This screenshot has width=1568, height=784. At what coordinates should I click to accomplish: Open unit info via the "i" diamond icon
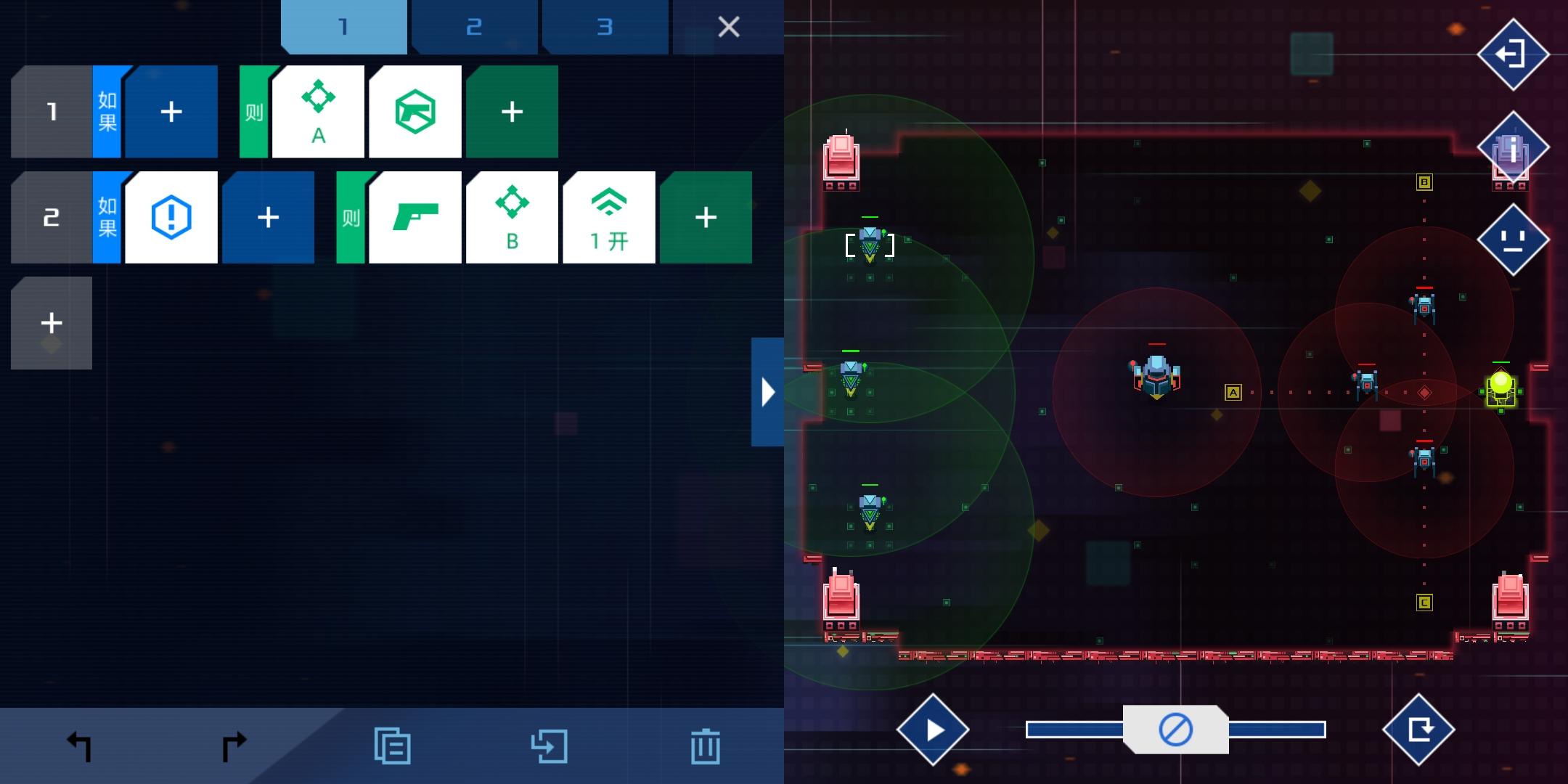pyautogui.click(x=1512, y=147)
